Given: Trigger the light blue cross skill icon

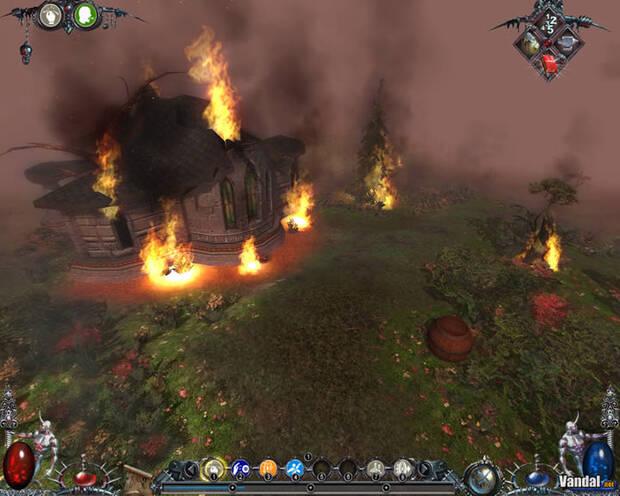Looking at the screenshot, I should point(294,468).
